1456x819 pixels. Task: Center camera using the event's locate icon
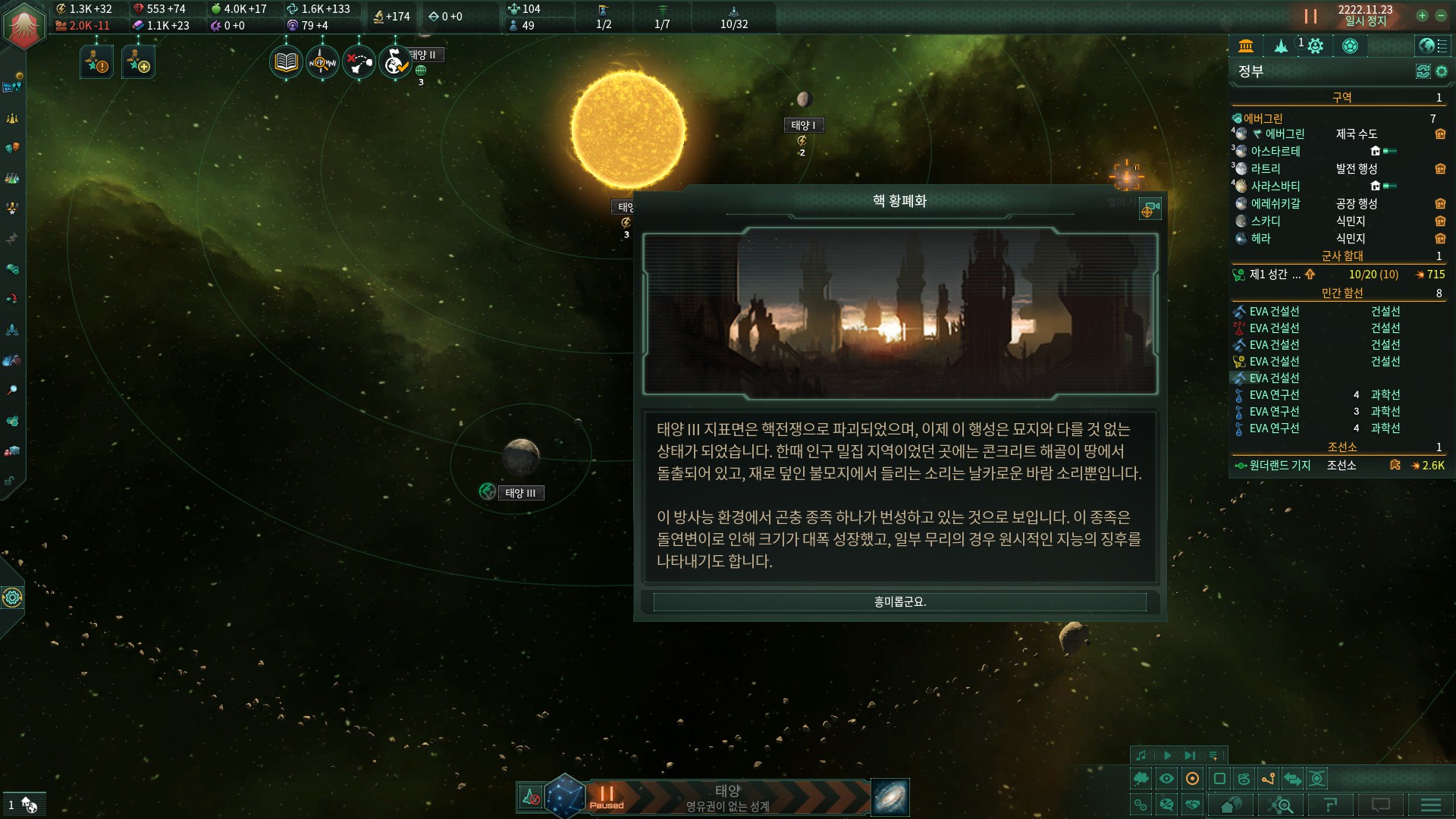(1149, 210)
